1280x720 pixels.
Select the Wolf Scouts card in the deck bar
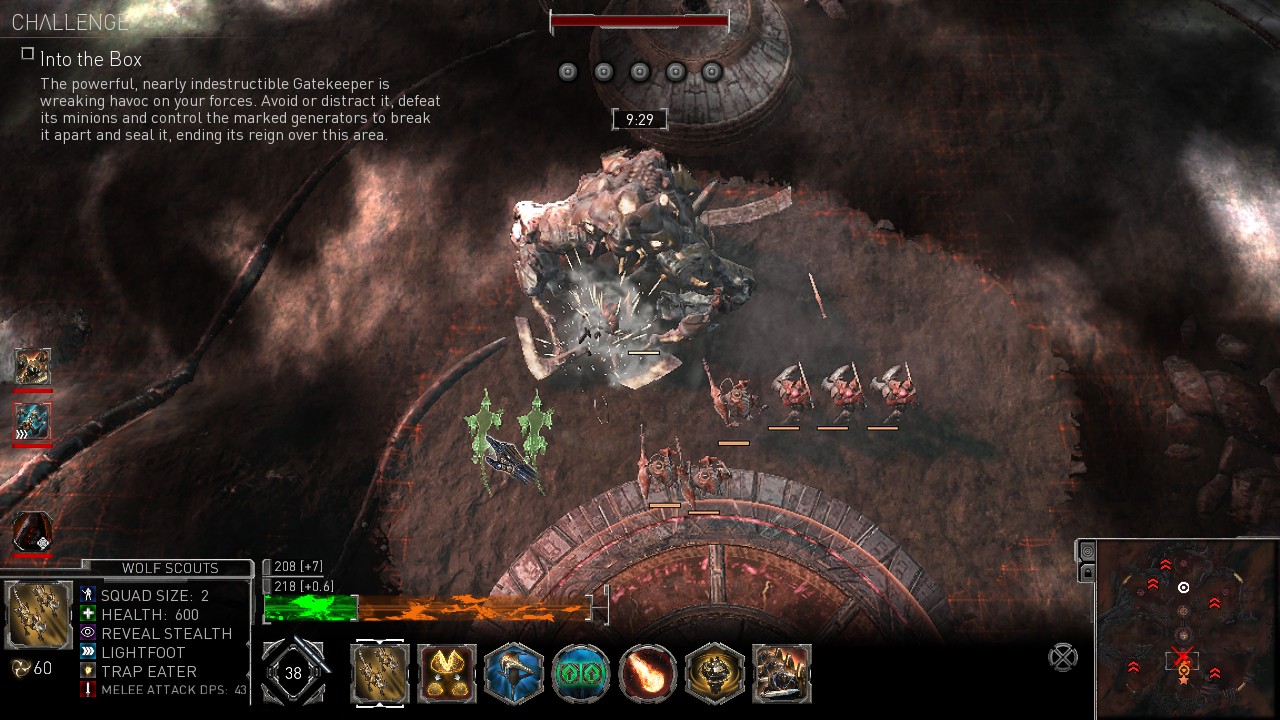(x=380, y=673)
